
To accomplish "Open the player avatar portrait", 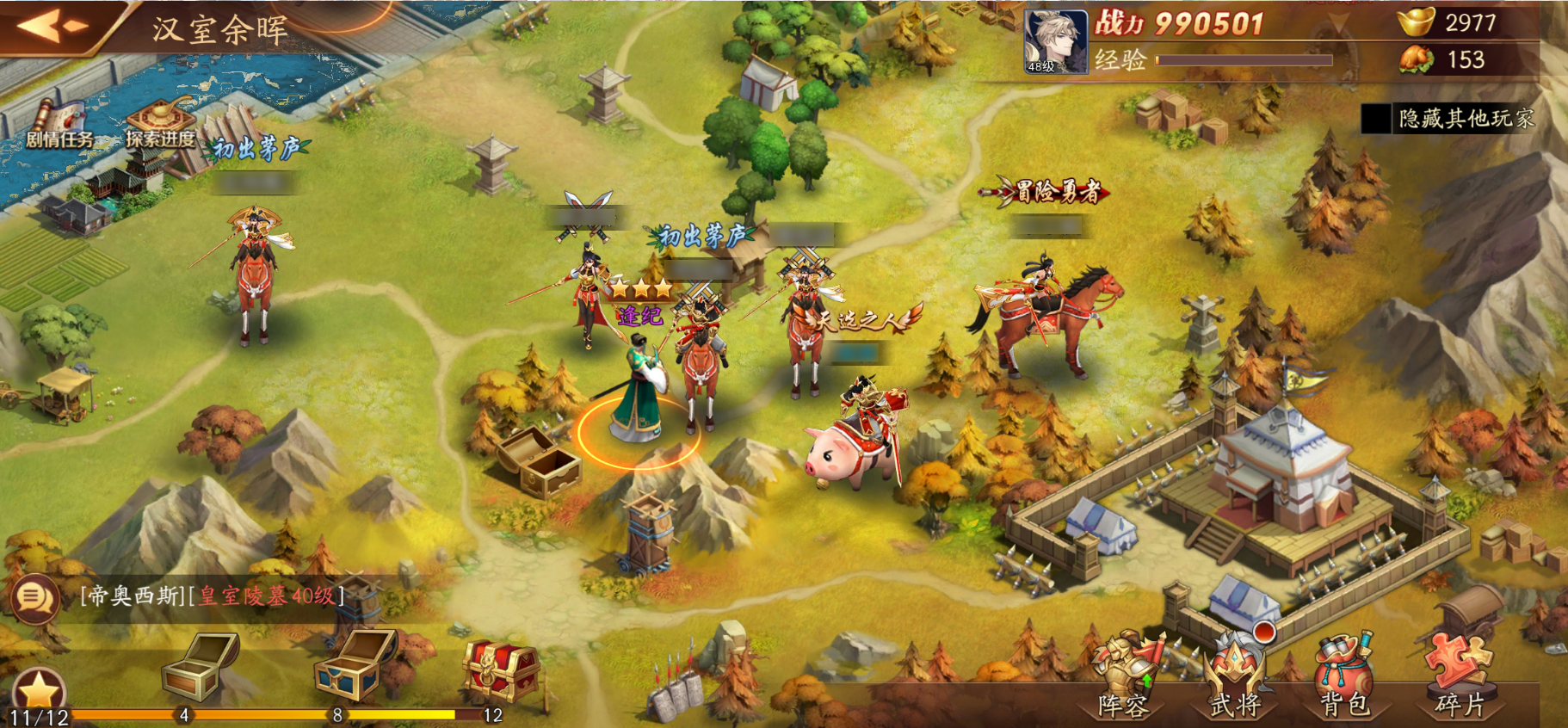I will (x=1055, y=40).
